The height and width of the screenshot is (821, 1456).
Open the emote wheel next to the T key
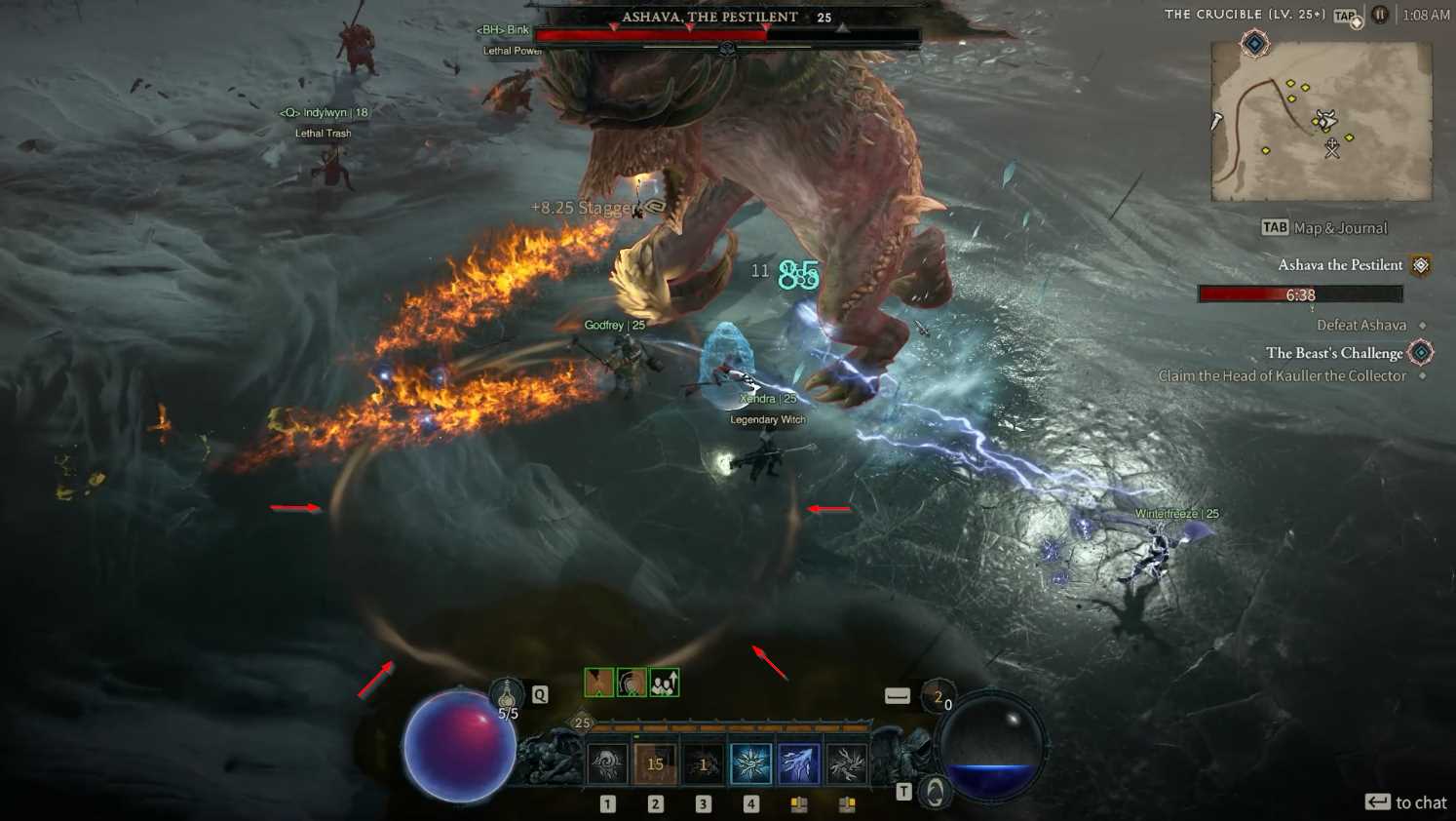tap(934, 791)
